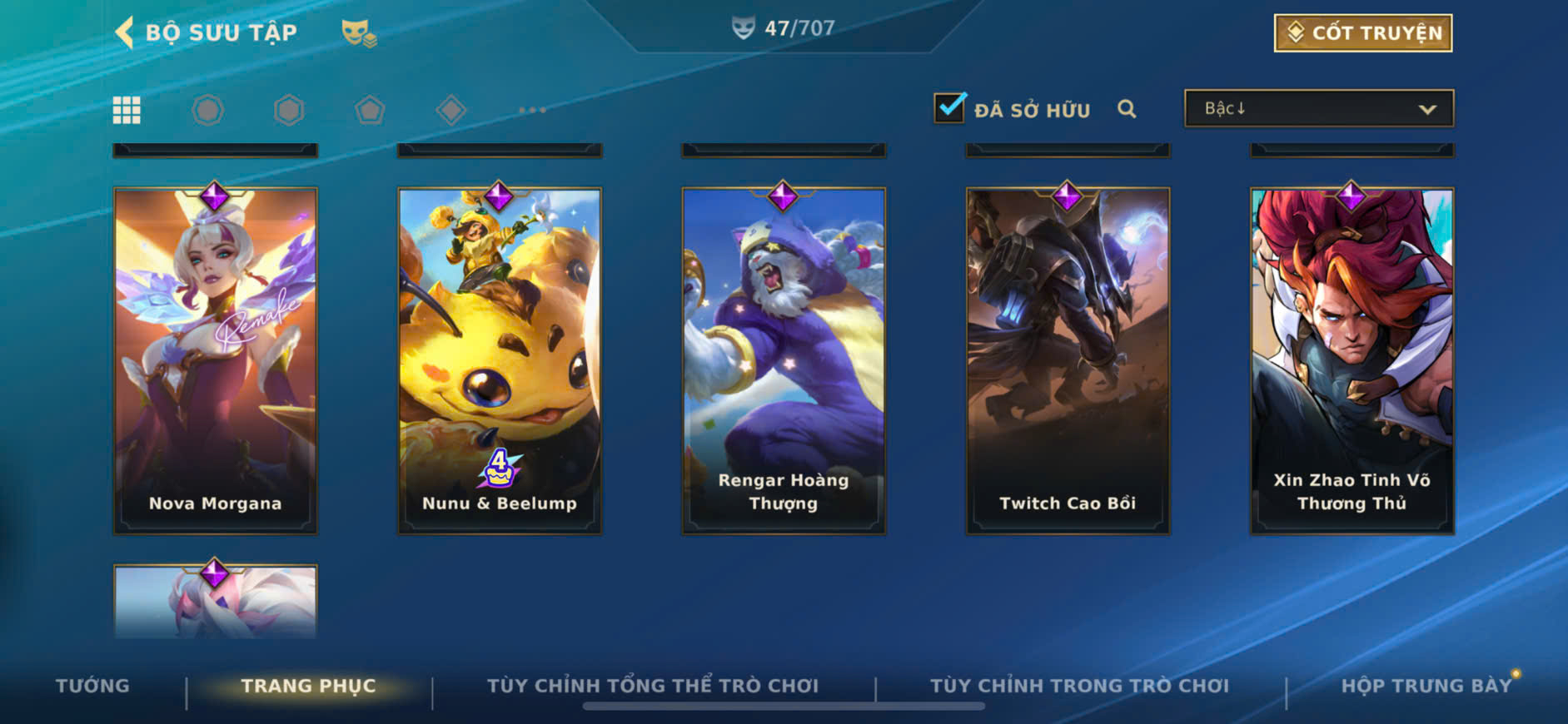Select the partially visible skin card below
The height and width of the screenshot is (724, 1568).
(x=216, y=602)
